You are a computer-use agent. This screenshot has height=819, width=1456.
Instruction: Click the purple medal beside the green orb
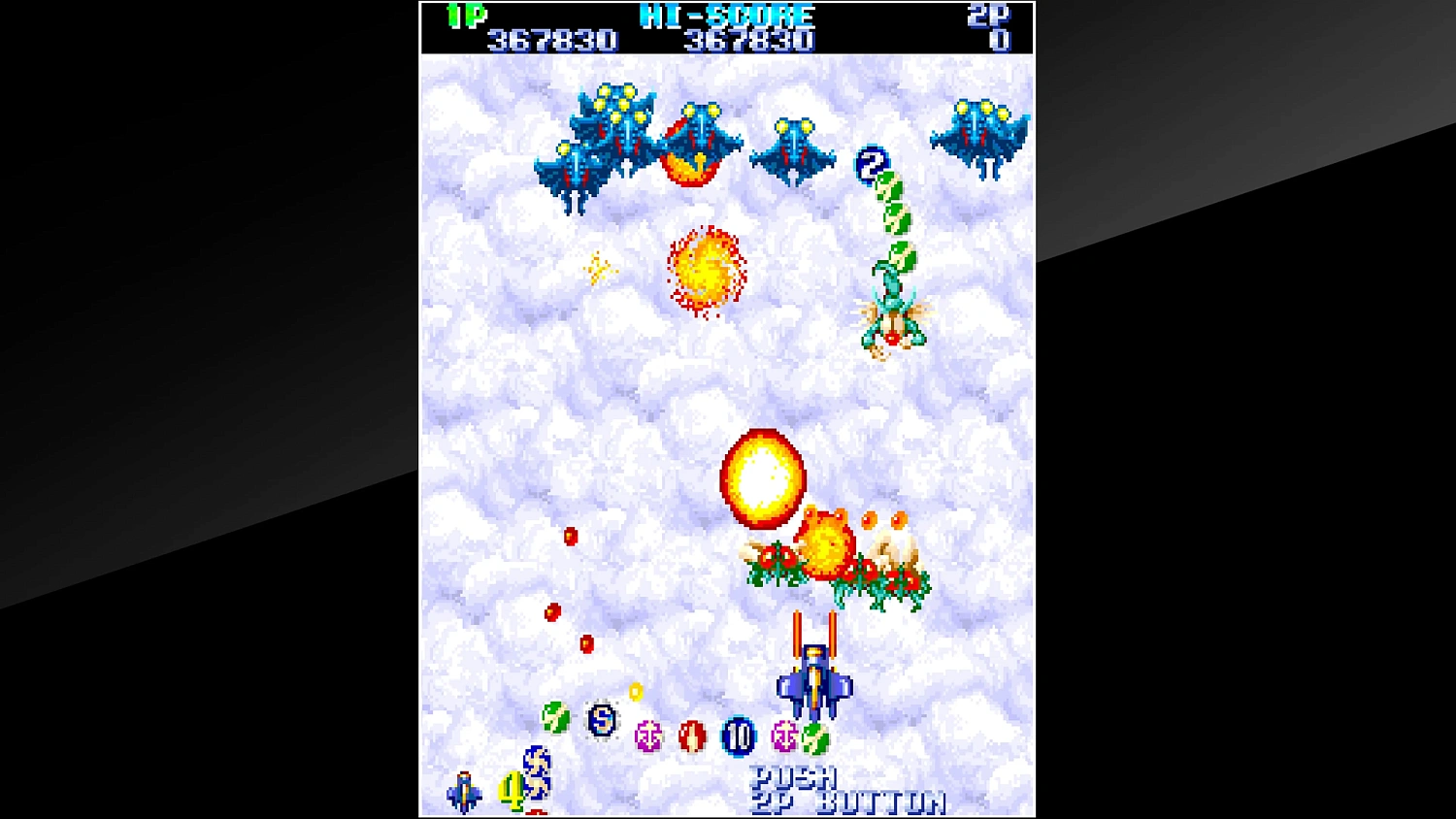[784, 735]
